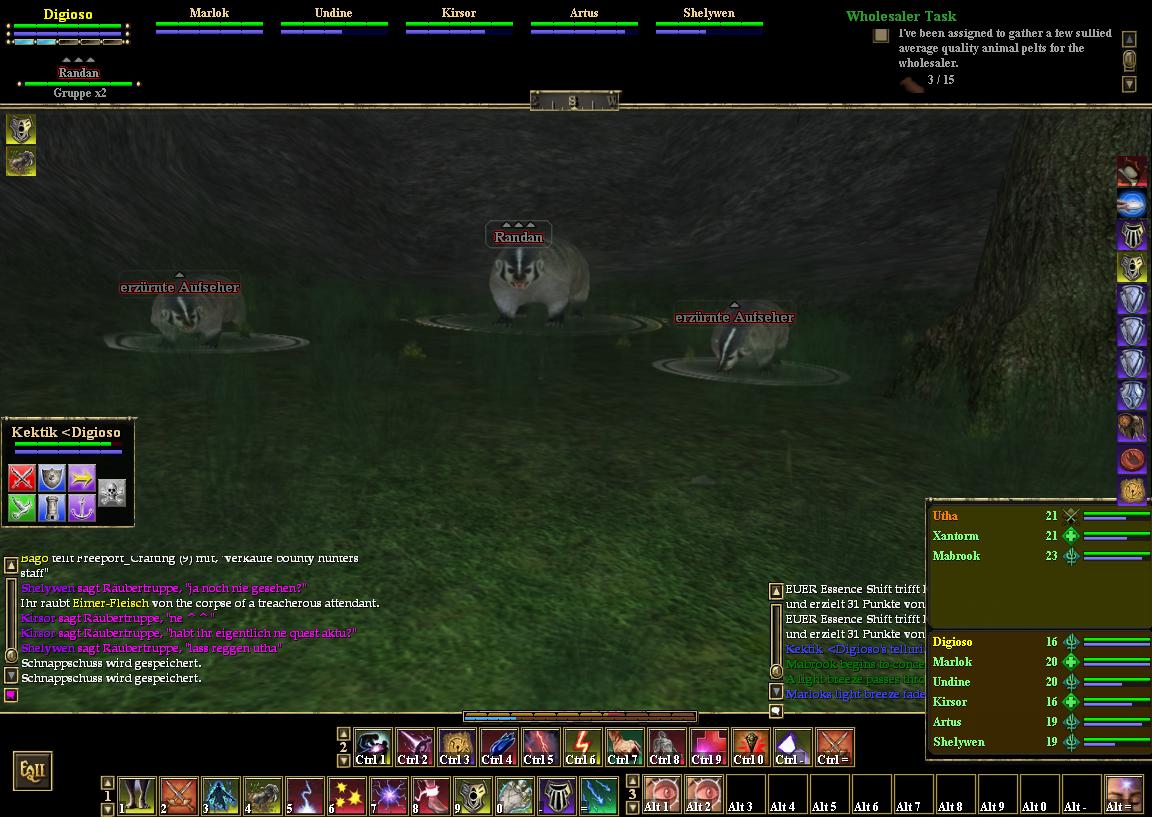Image resolution: width=1152 pixels, height=817 pixels.
Task: Click the pet tower guard command
Action: tap(52, 508)
